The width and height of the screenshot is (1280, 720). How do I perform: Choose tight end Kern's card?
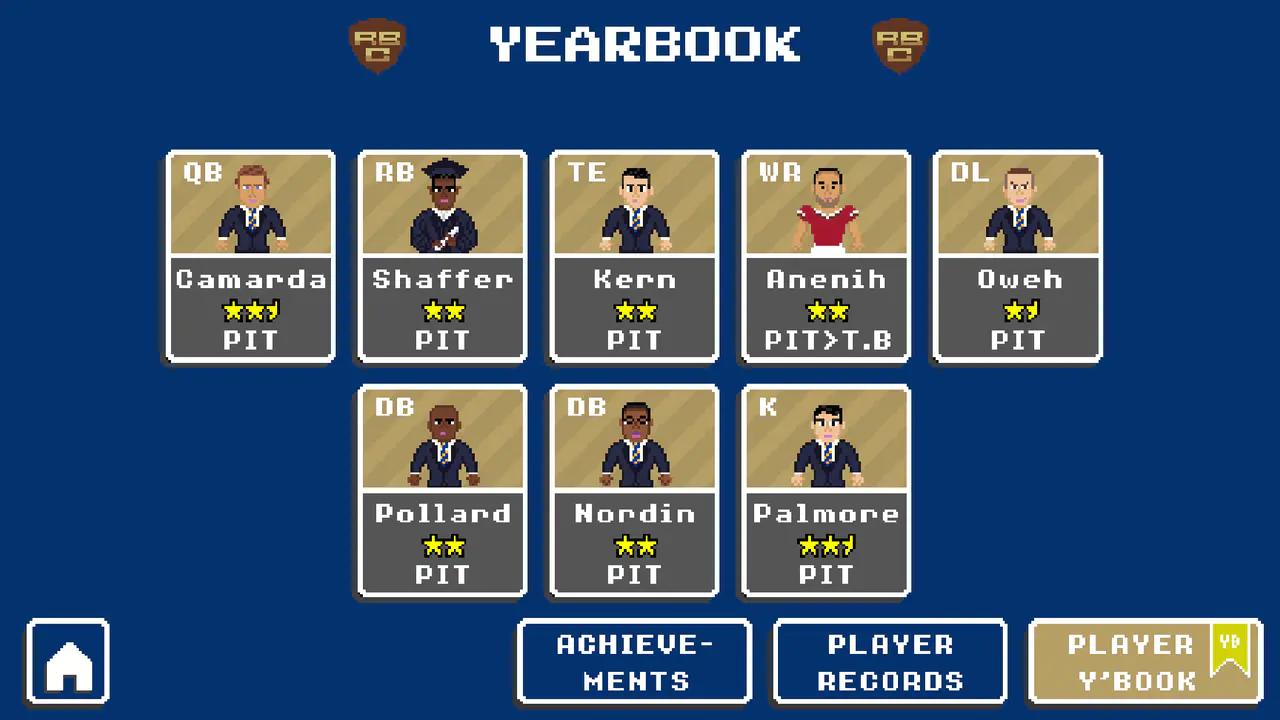(x=634, y=256)
